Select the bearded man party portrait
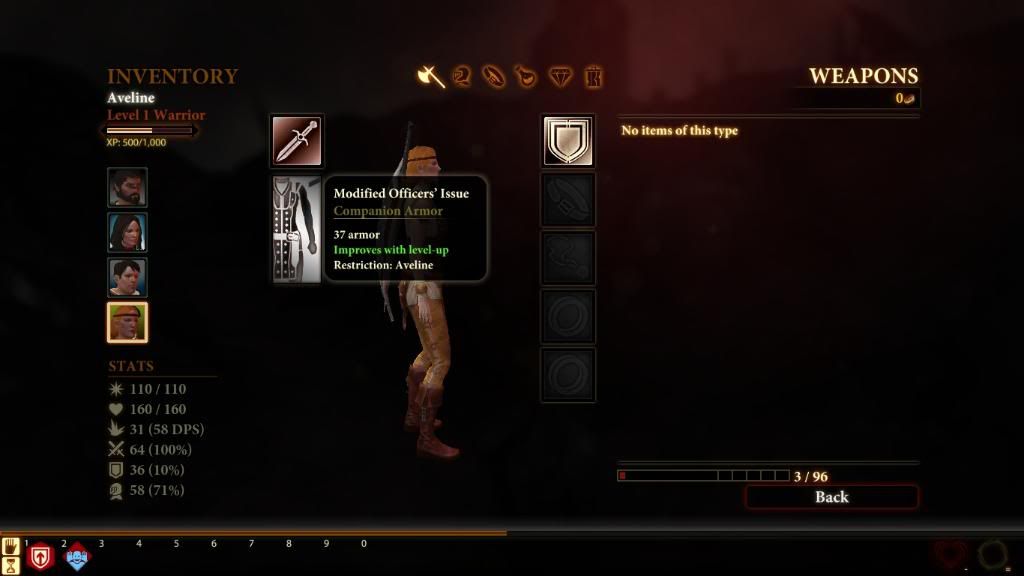The image size is (1024, 576). click(128, 187)
